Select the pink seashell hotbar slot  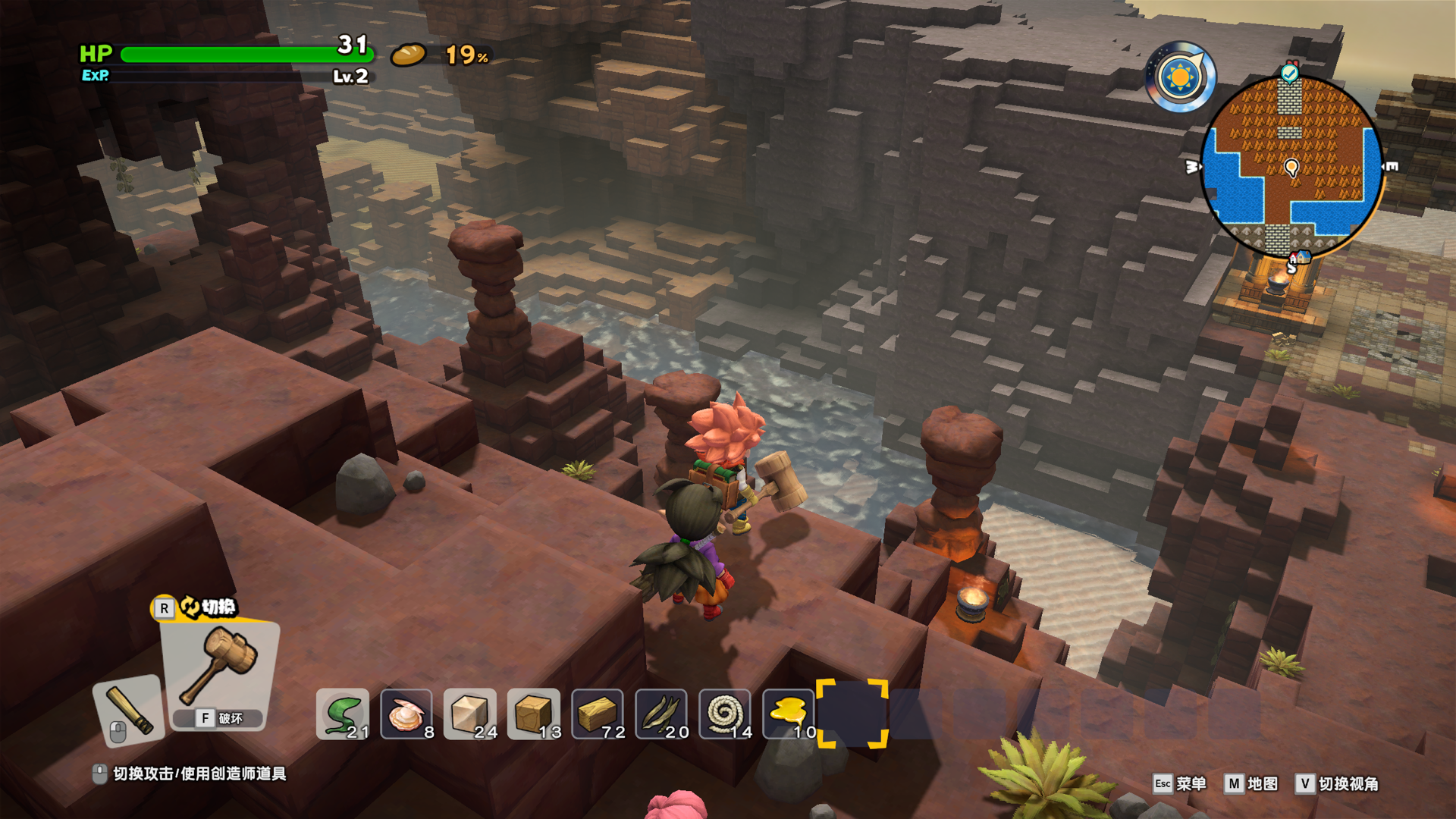(x=406, y=714)
